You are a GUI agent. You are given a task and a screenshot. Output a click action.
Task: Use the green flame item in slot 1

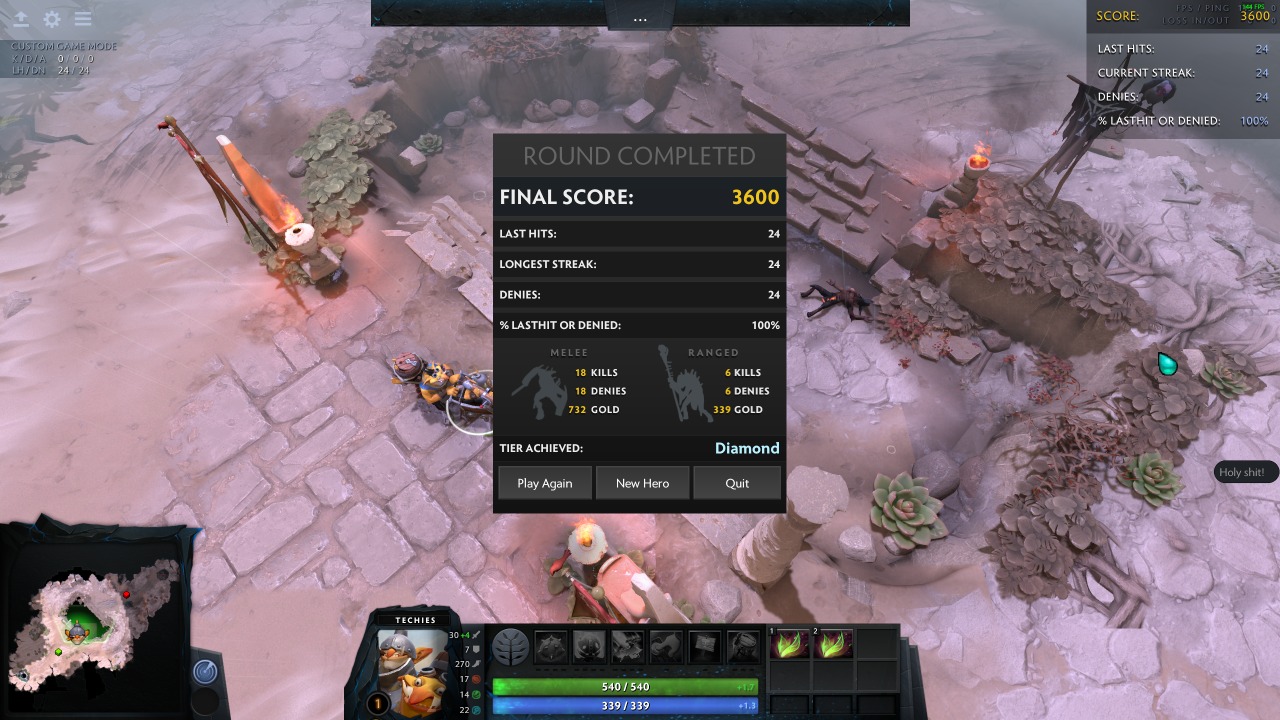[x=791, y=644]
